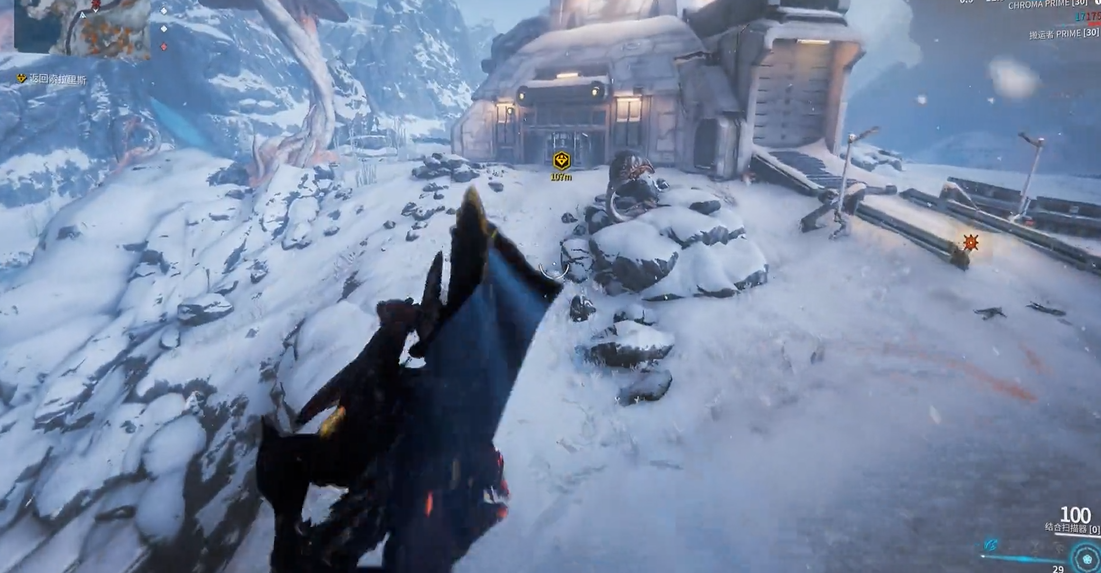
Task: Click the yellow 107m waypoint marker
Action: [x=562, y=160]
